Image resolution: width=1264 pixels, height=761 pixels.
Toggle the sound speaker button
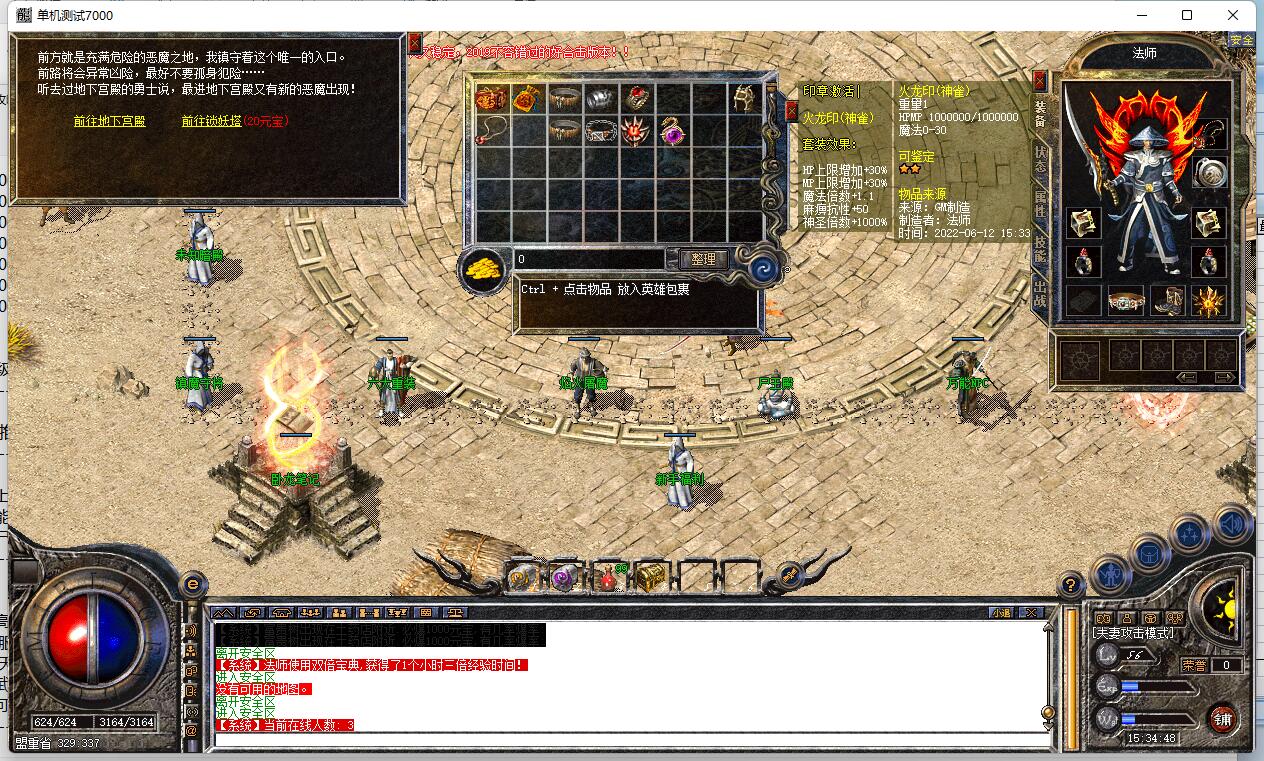1231,523
